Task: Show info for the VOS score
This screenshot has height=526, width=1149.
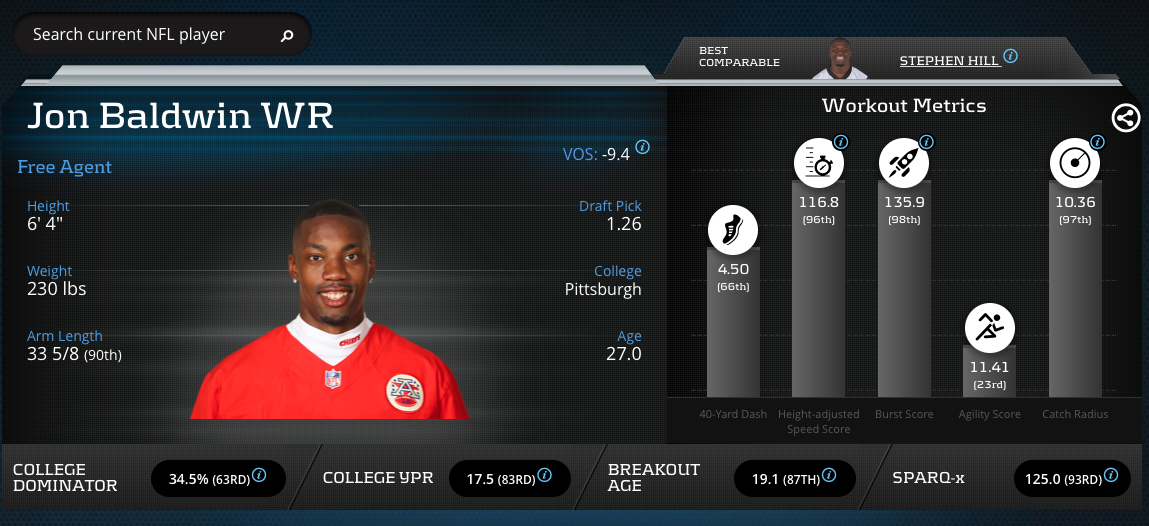Action: (642, 146)
